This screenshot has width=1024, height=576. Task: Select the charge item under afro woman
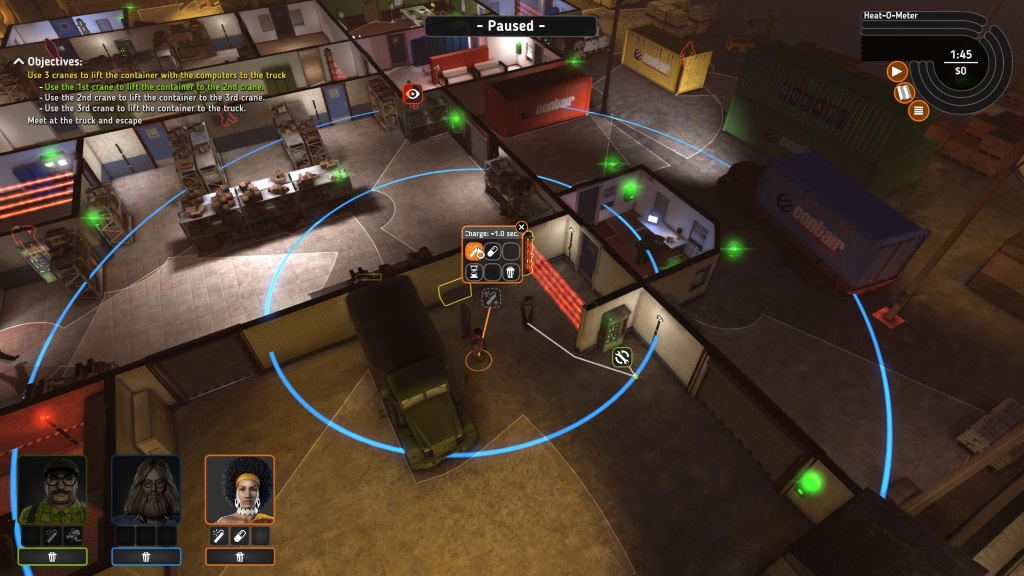tap(220, 537)
